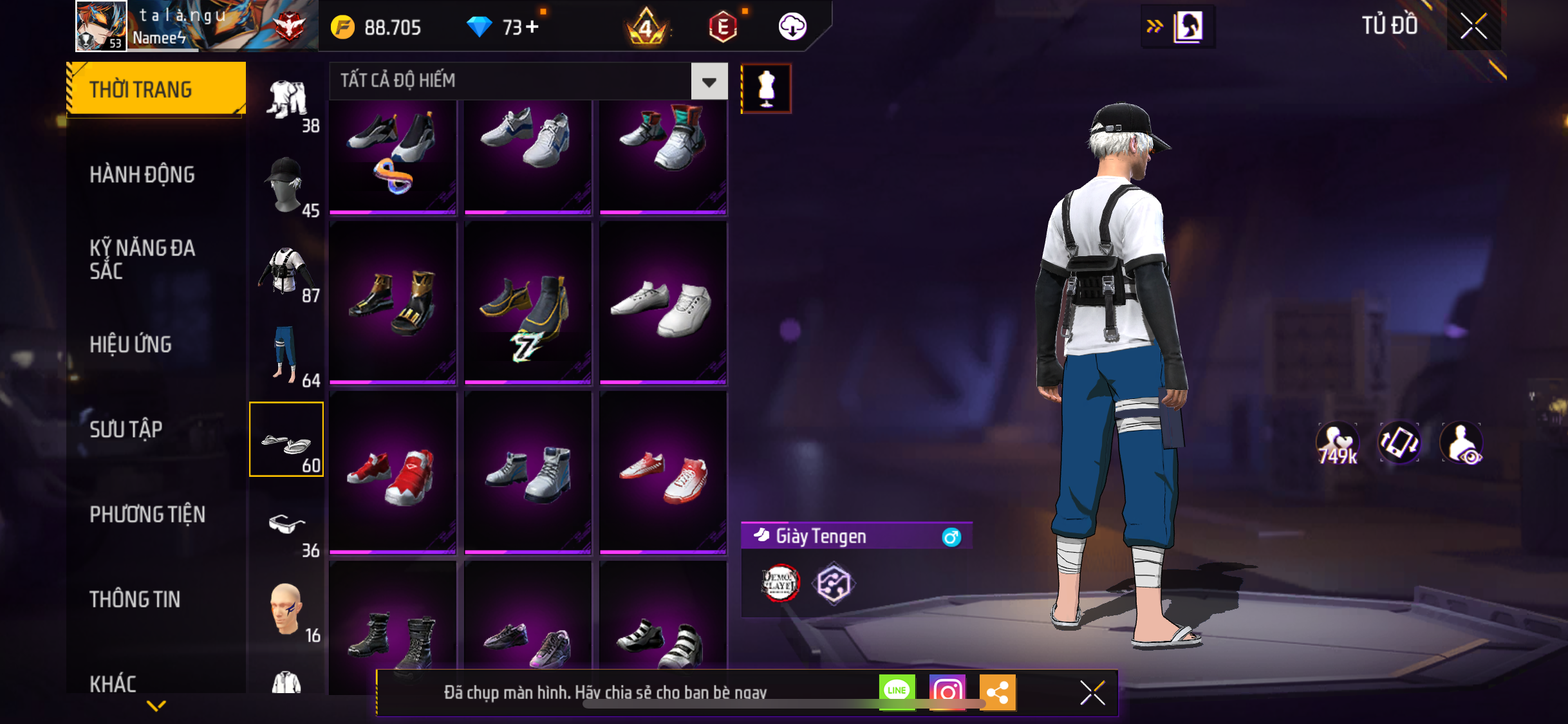Tap the Demon Slayer collaboration icon

pyautogui.click(x=780, y=584)
